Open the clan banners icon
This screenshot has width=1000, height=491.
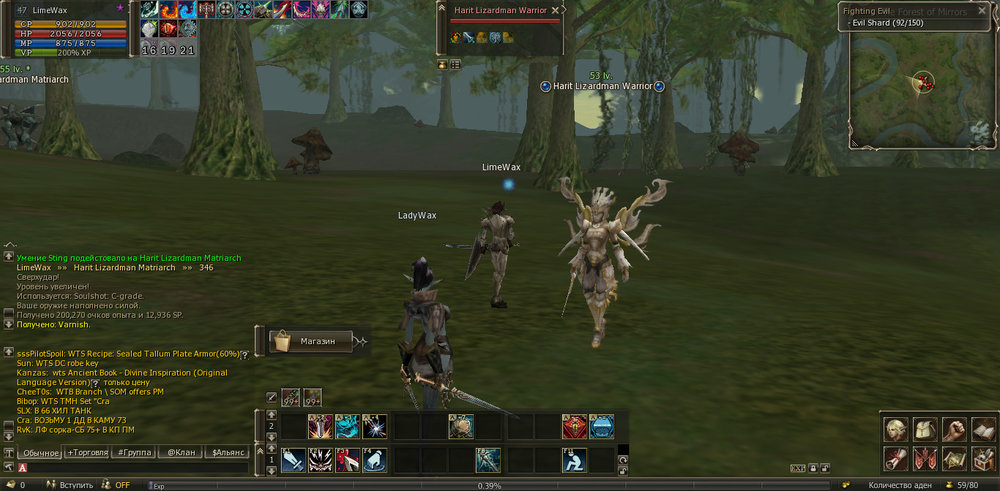[x=924, y=458]
